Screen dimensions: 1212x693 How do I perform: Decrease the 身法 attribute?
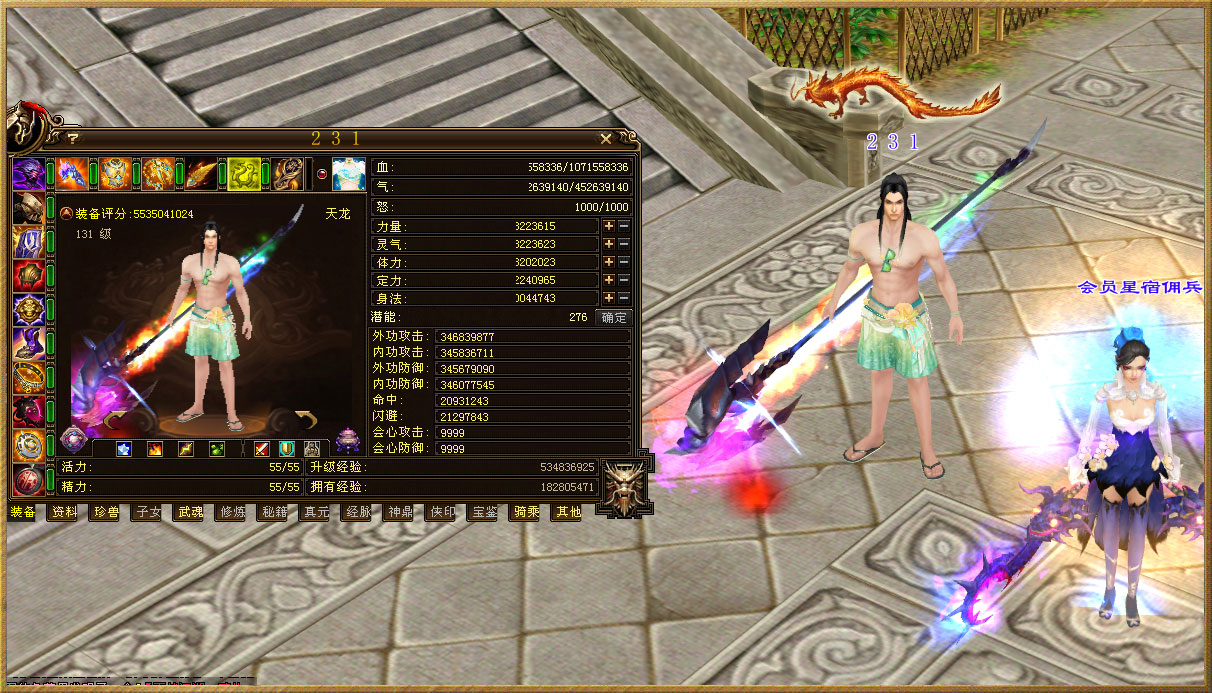click(623, 299)
